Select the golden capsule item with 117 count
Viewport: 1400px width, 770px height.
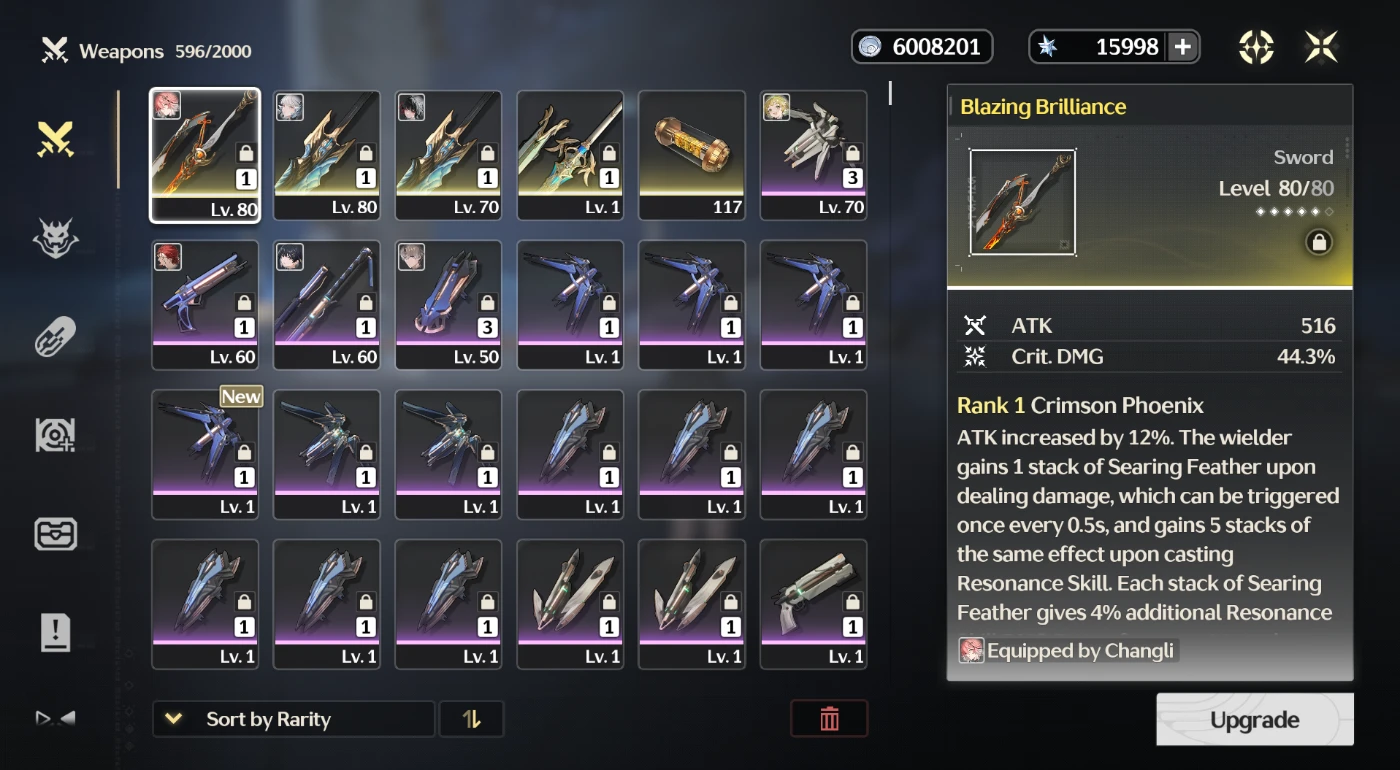(692, 155)
